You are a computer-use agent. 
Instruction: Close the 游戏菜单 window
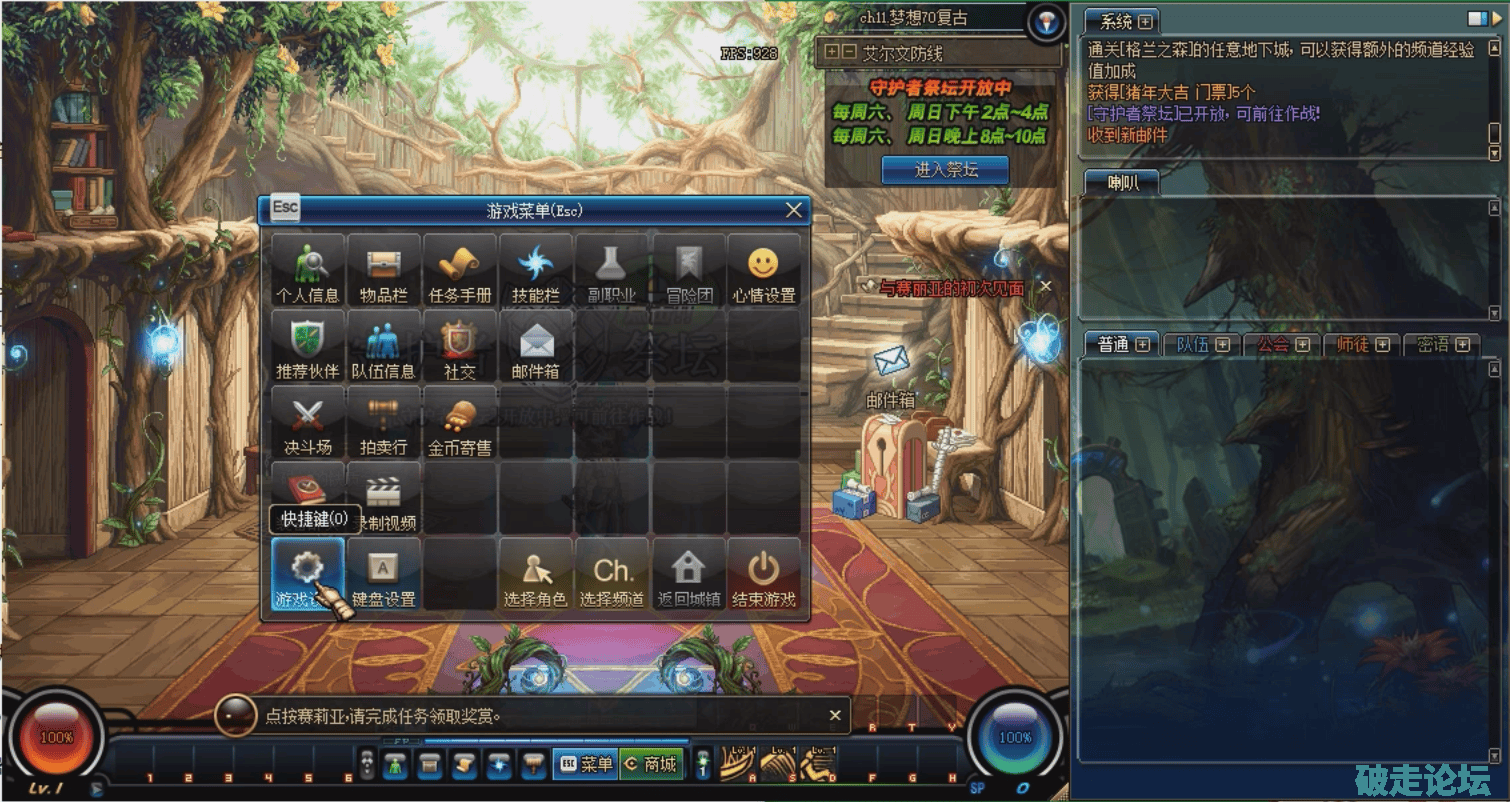pos(794,210)
